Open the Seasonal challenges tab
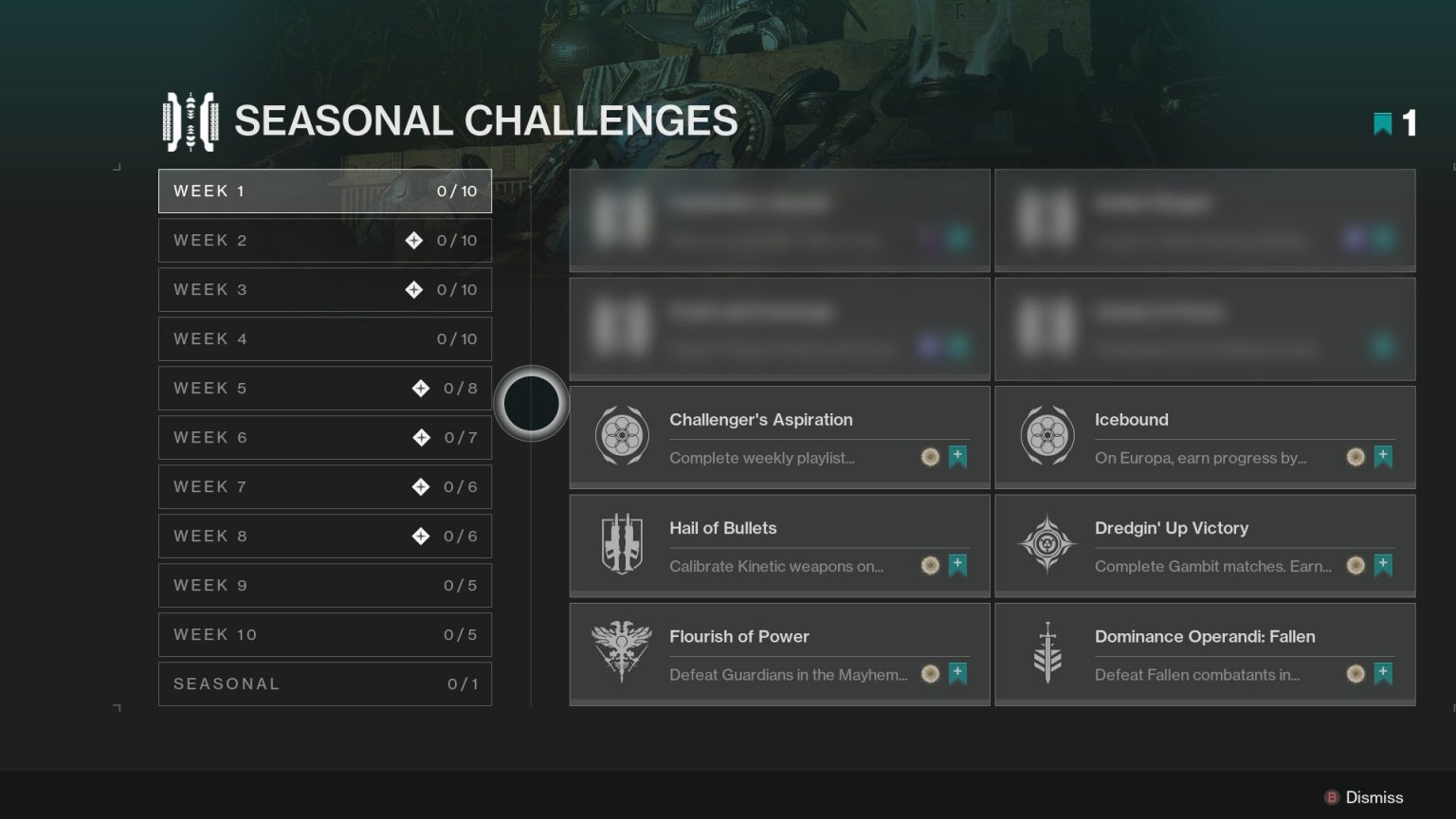The image size is (1456, 819). pyautogui.click(x=325, y=683)
